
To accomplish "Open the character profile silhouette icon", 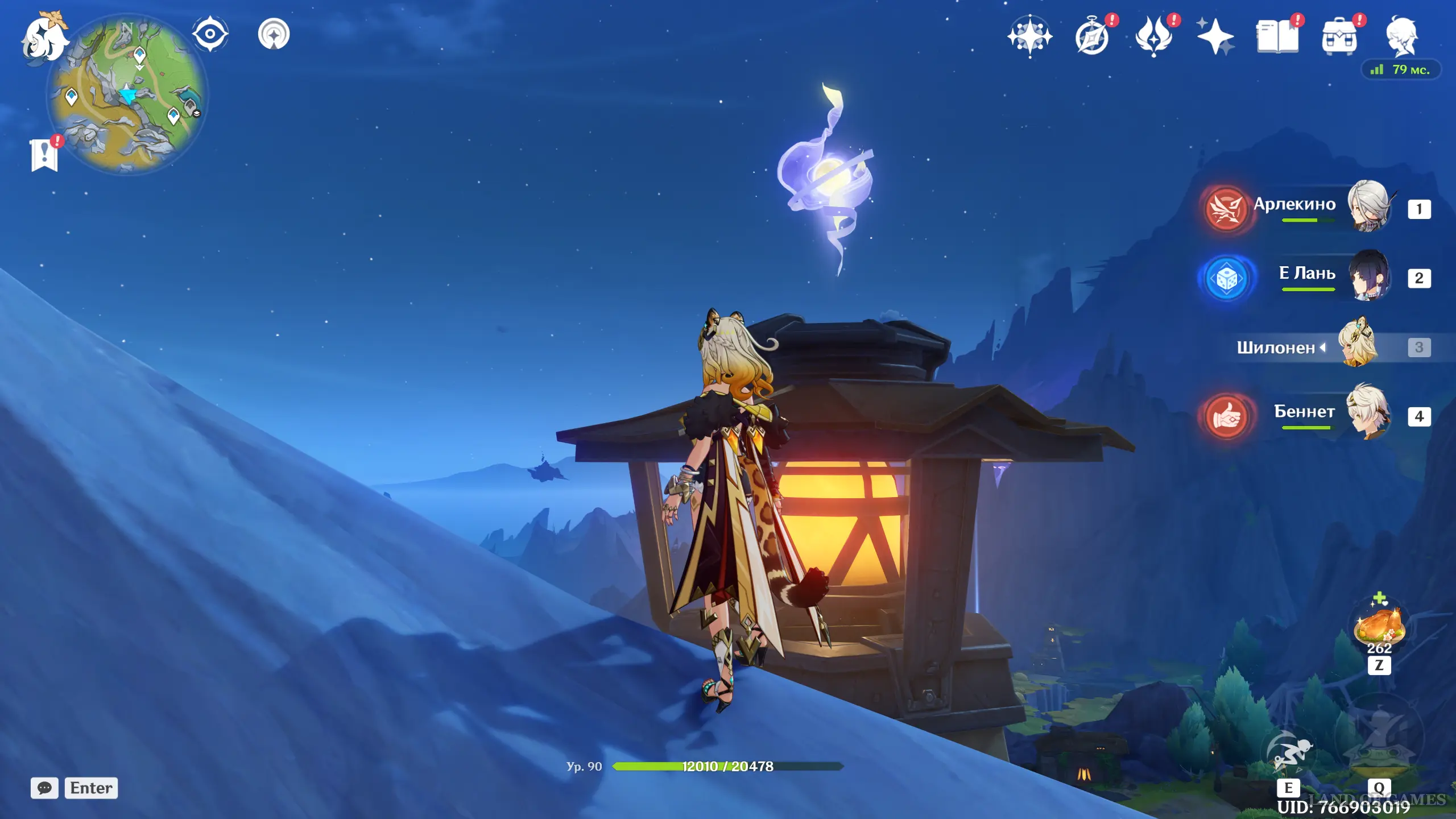I will point(1401,36).
